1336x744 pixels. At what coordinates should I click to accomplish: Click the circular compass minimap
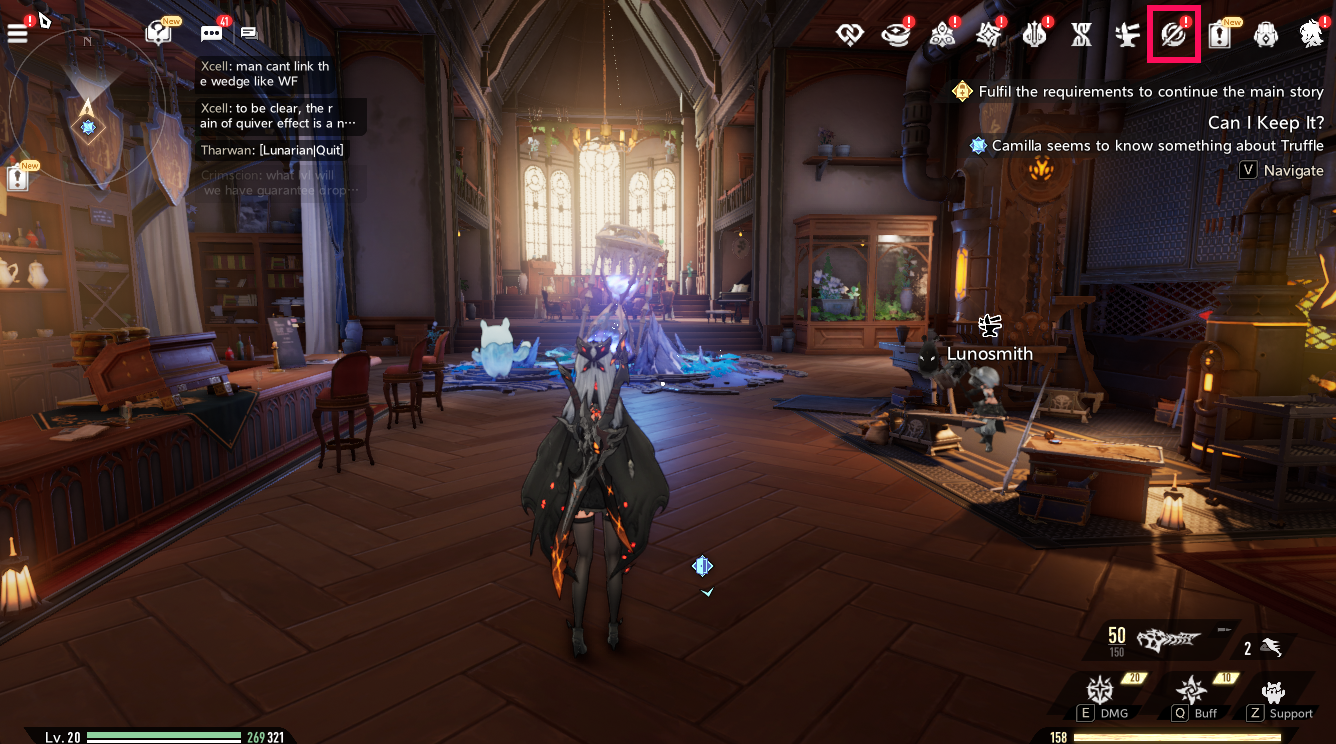88,102
